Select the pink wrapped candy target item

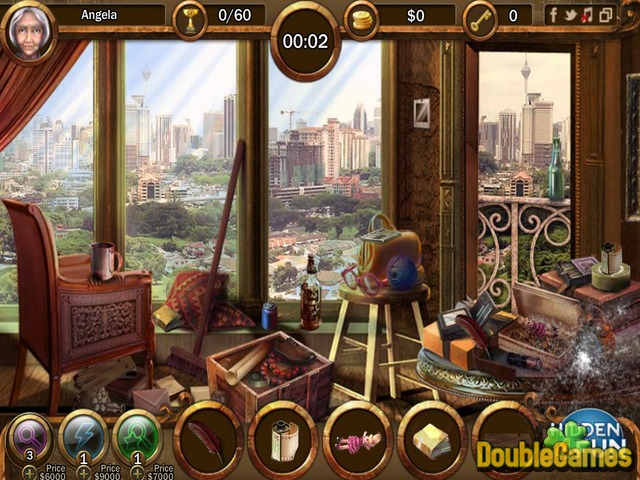click(x=357, y=439)
